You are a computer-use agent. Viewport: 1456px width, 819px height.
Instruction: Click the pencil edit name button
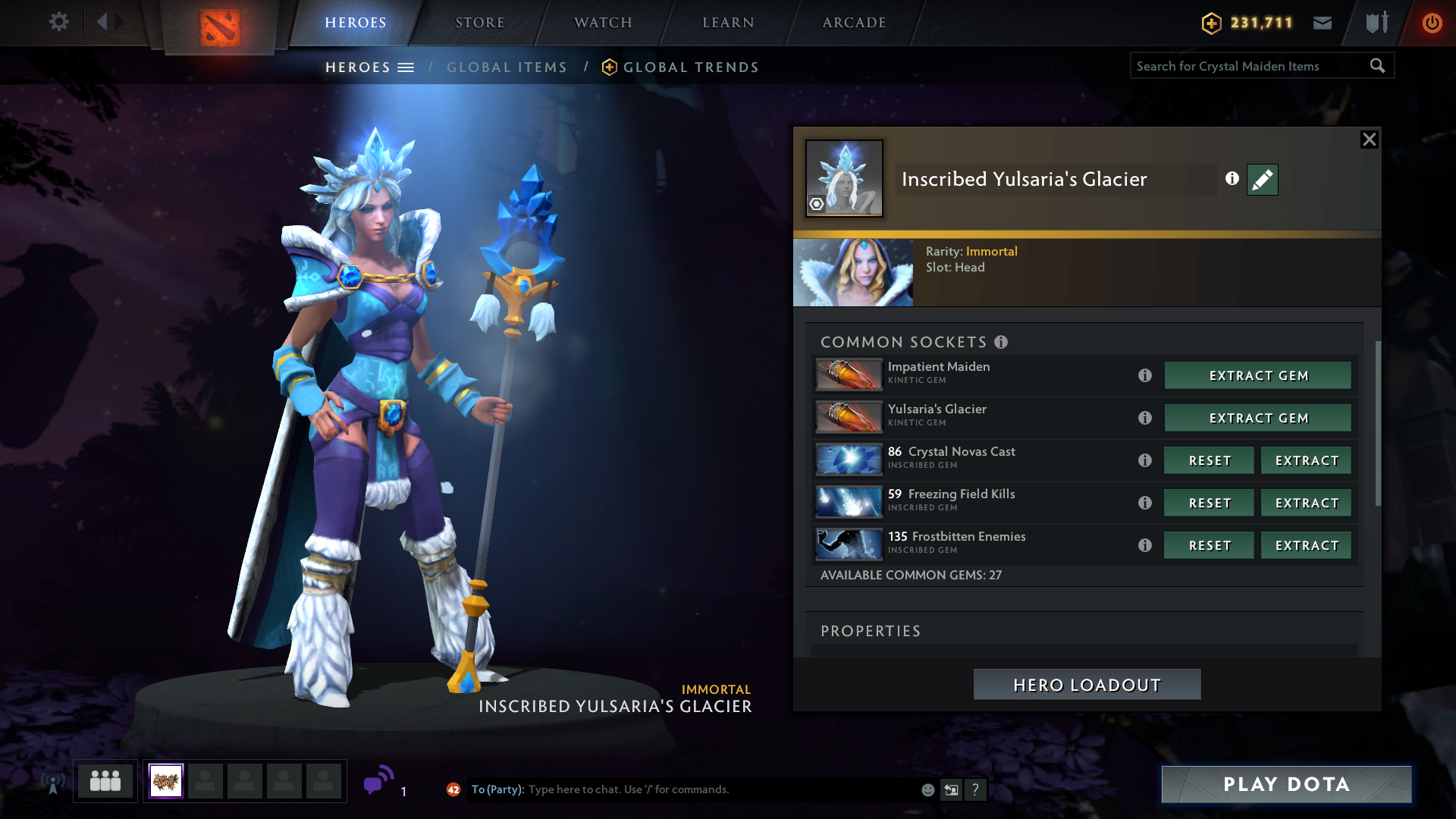coord(1262,180)
